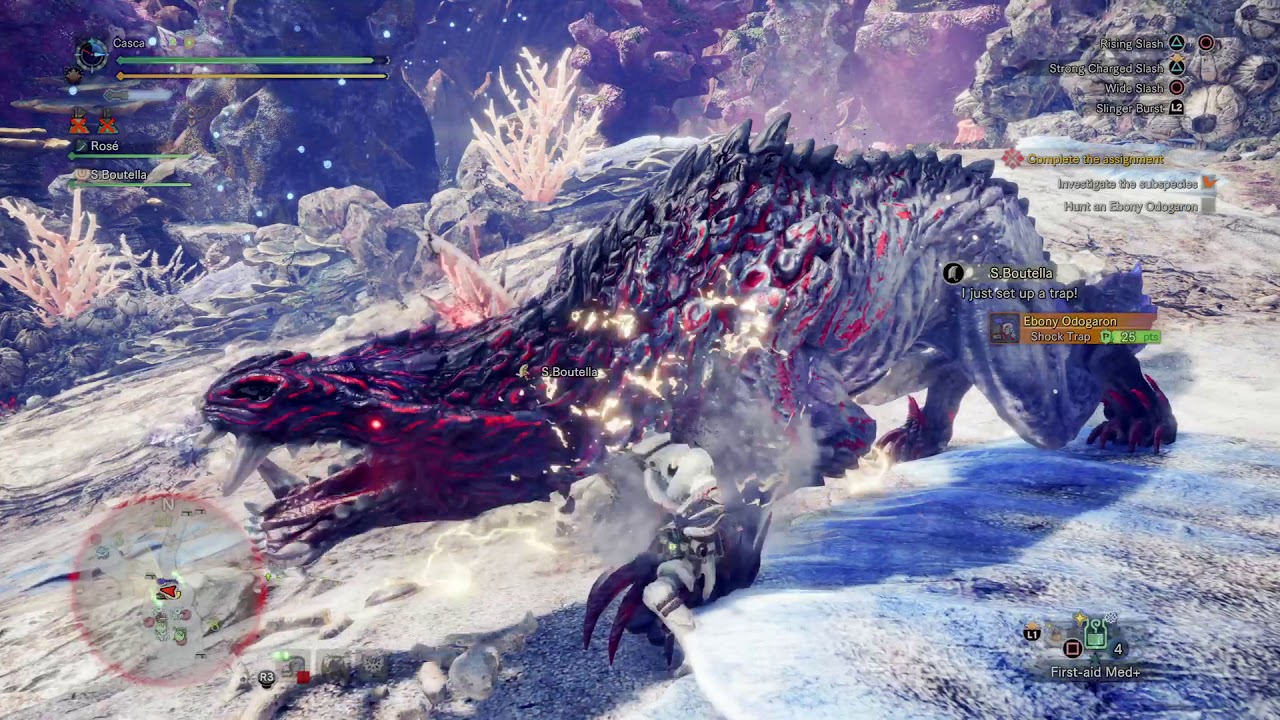Open S.Boutella's "I just set up a trap!" chat message
Image resolution: width=1280 pixels, height=720 pixels.
(1019, 293)
